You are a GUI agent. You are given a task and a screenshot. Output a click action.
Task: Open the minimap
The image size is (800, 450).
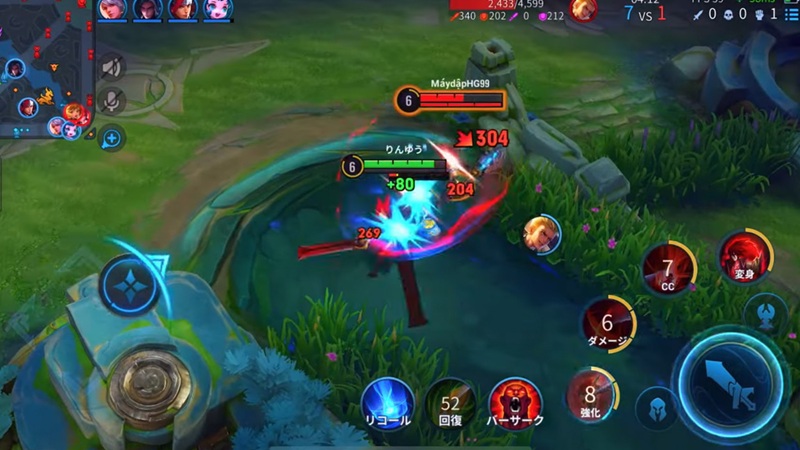pos(45,72)
